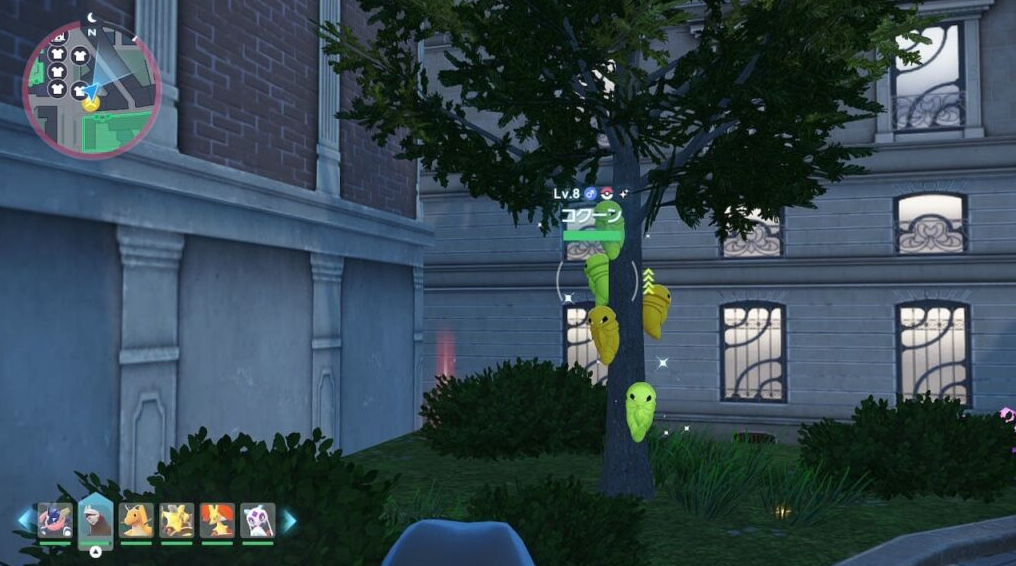Open the circular minimap

click(91, 89)
